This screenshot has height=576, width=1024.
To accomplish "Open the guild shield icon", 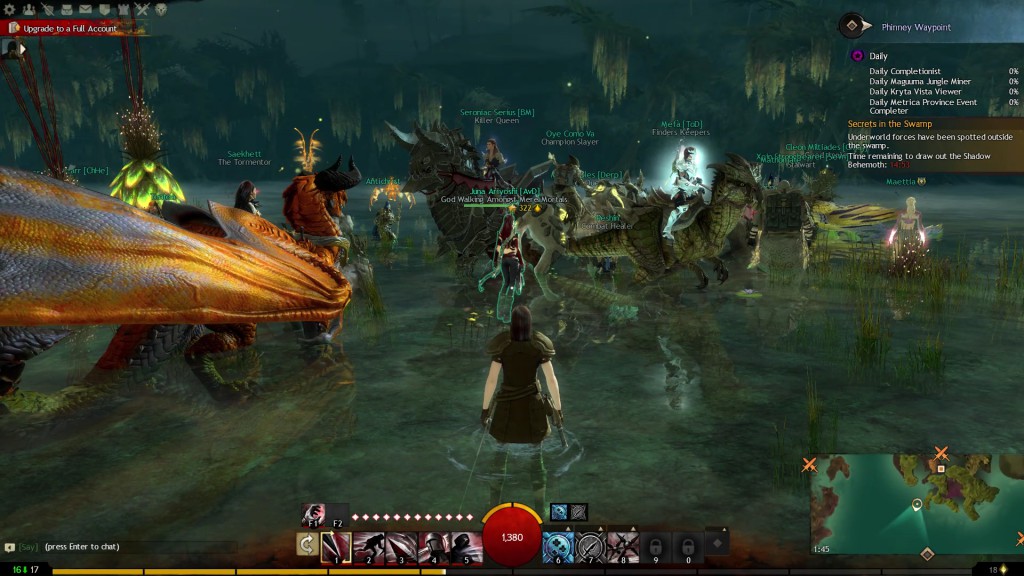I will (104, 10).
